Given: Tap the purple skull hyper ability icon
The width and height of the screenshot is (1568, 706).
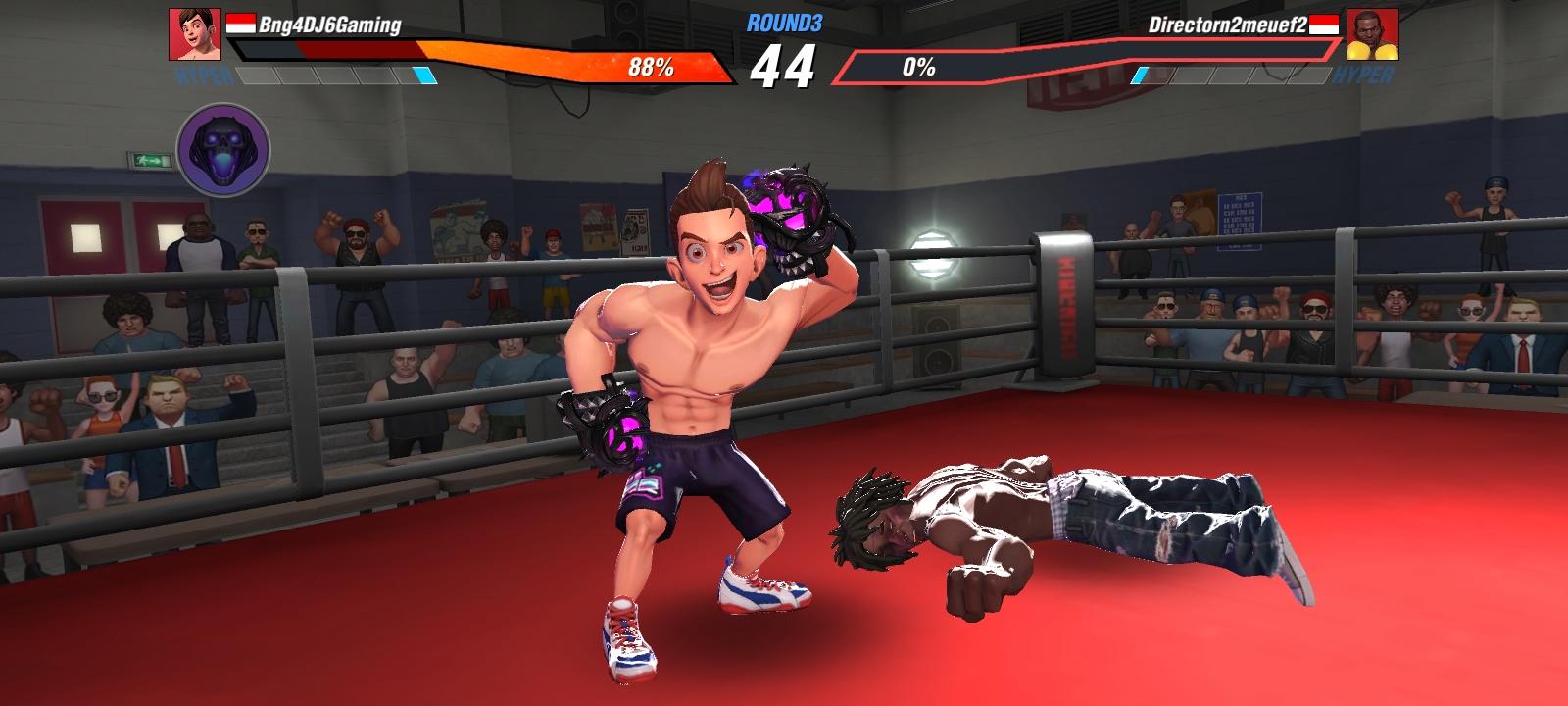Looking at the screenshot, I should coord(223,150).
